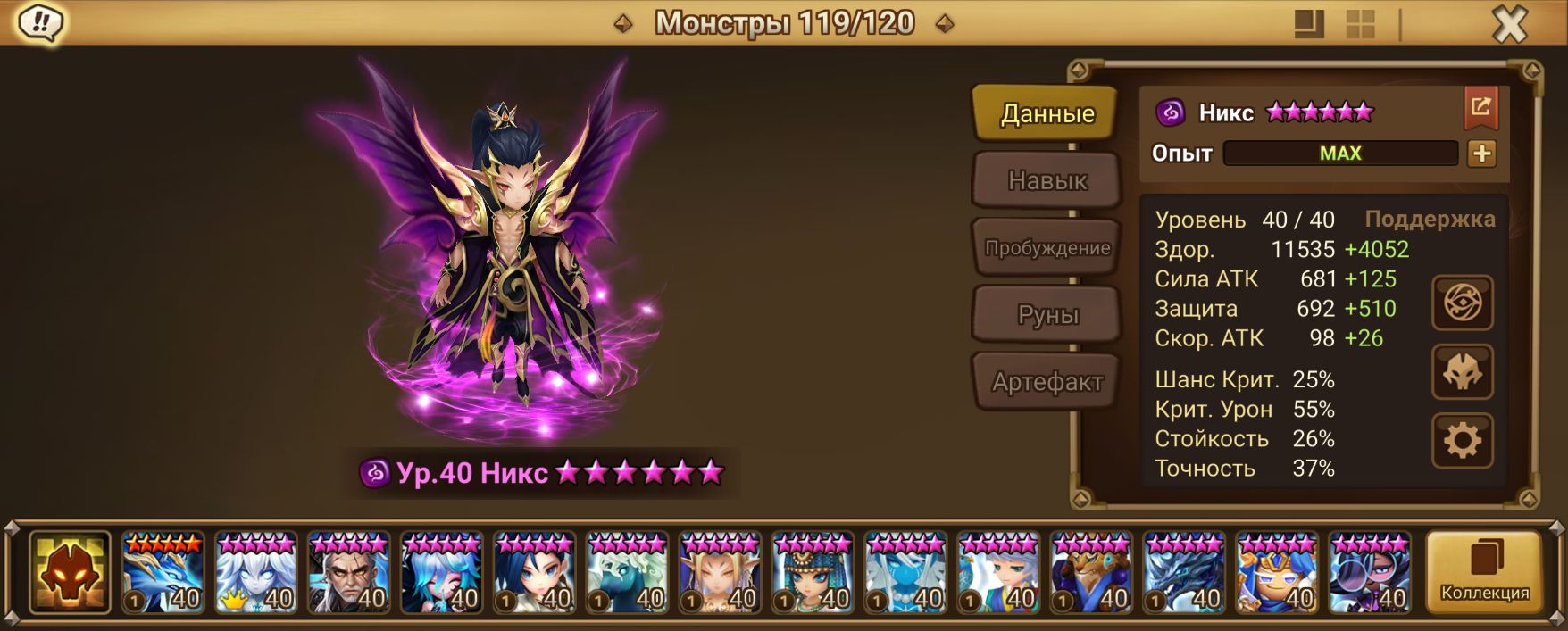Switch to the single large view layout
The height and width of the screenshot is (631, 1568).
pyautogui.click(x=1309, y=24)
